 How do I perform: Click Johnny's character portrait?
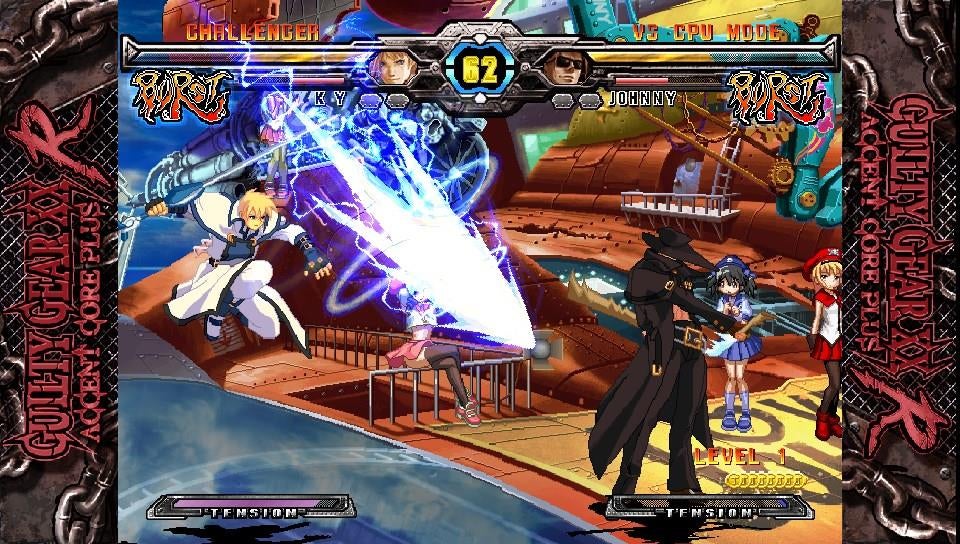click(x=565, y=67)
